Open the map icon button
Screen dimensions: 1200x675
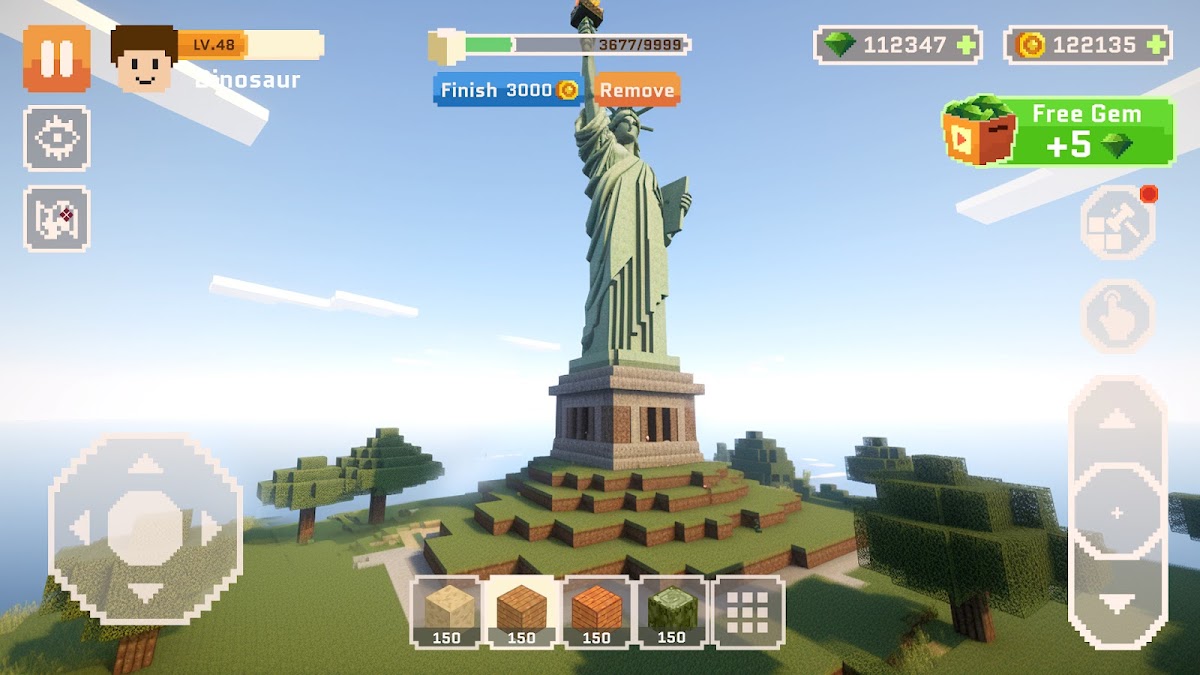click(x=57, y=218)
